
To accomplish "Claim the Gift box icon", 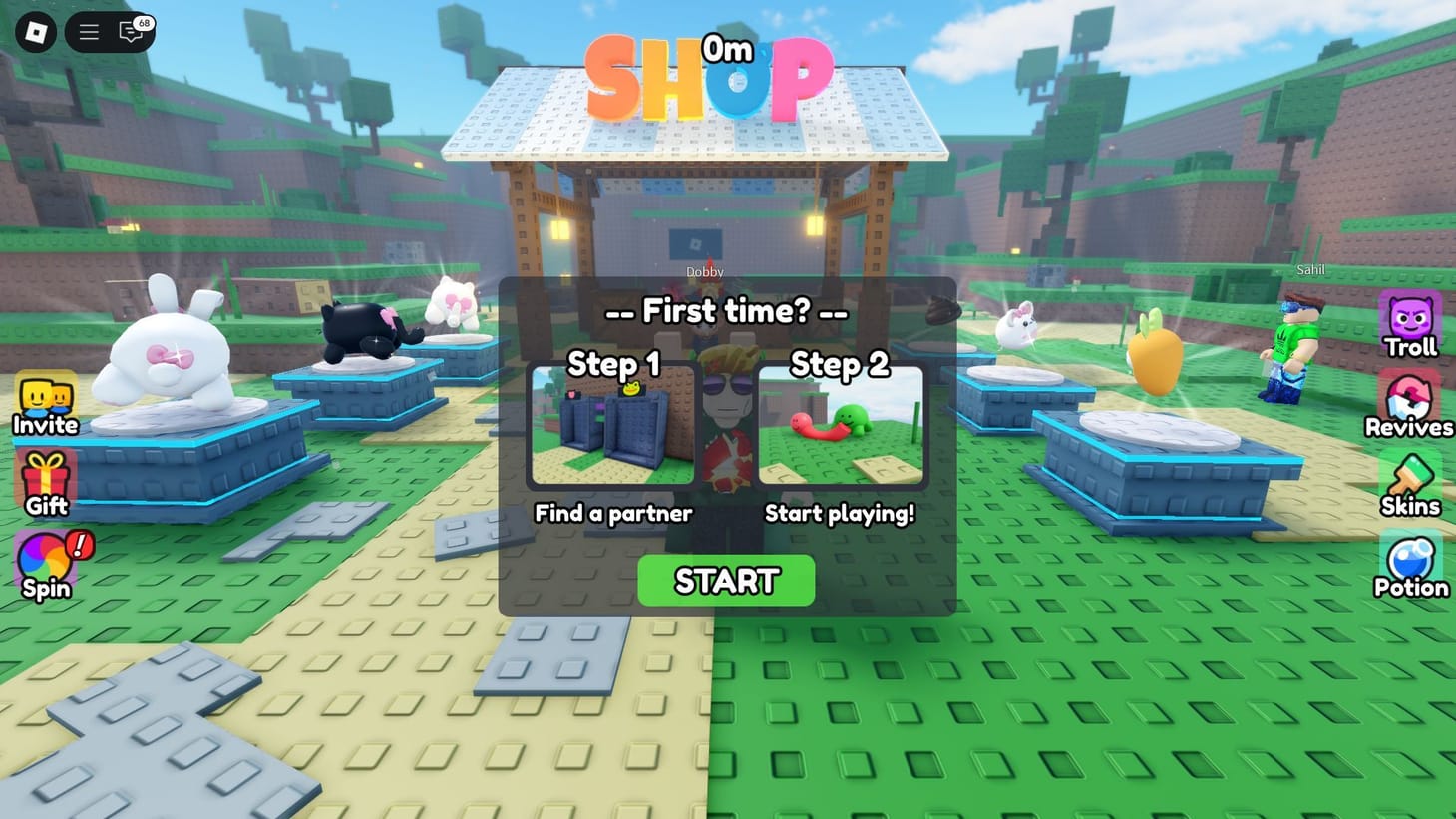I will point(44,479).
